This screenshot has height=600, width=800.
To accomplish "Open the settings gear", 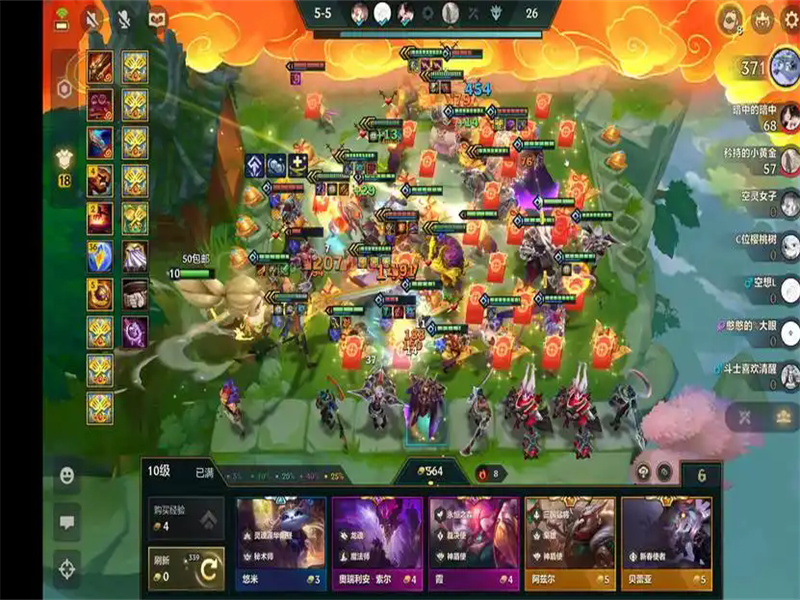I will coord(790,18).
